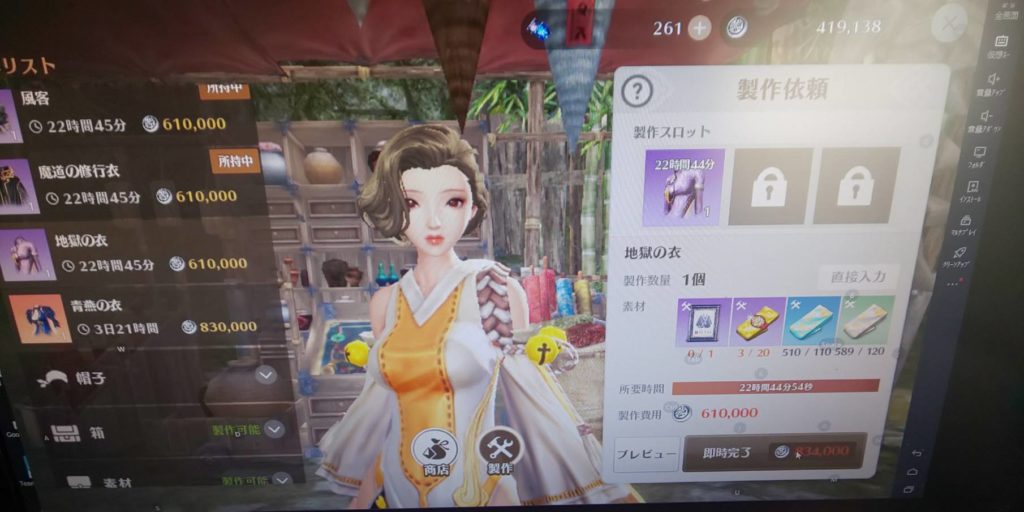Image resolution: width=1024 pixels, height=512 pixels.
Task: Inspect the framed picture material icon
Action: point(701,323)
